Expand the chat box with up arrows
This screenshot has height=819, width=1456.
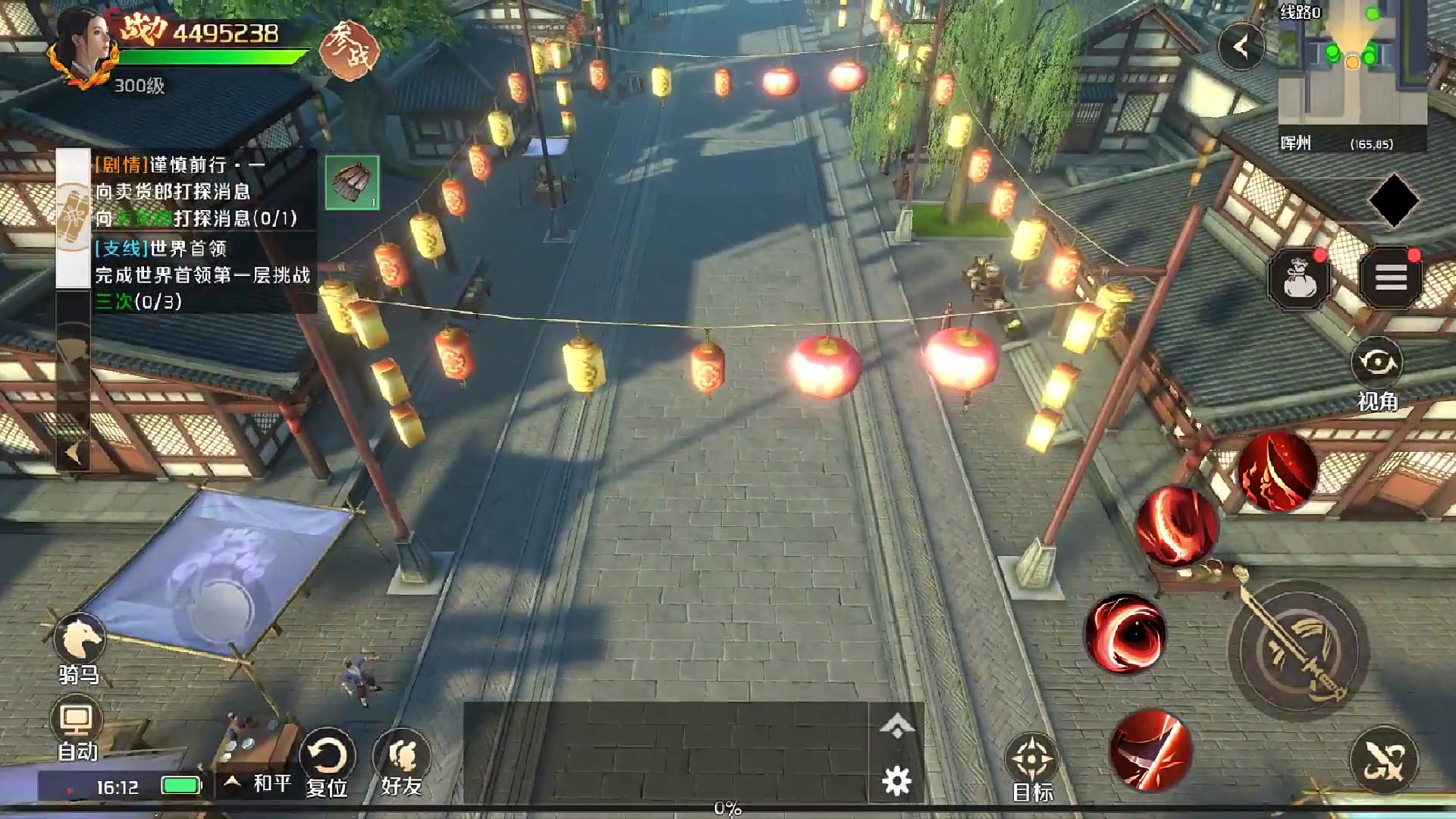(896, 726)
